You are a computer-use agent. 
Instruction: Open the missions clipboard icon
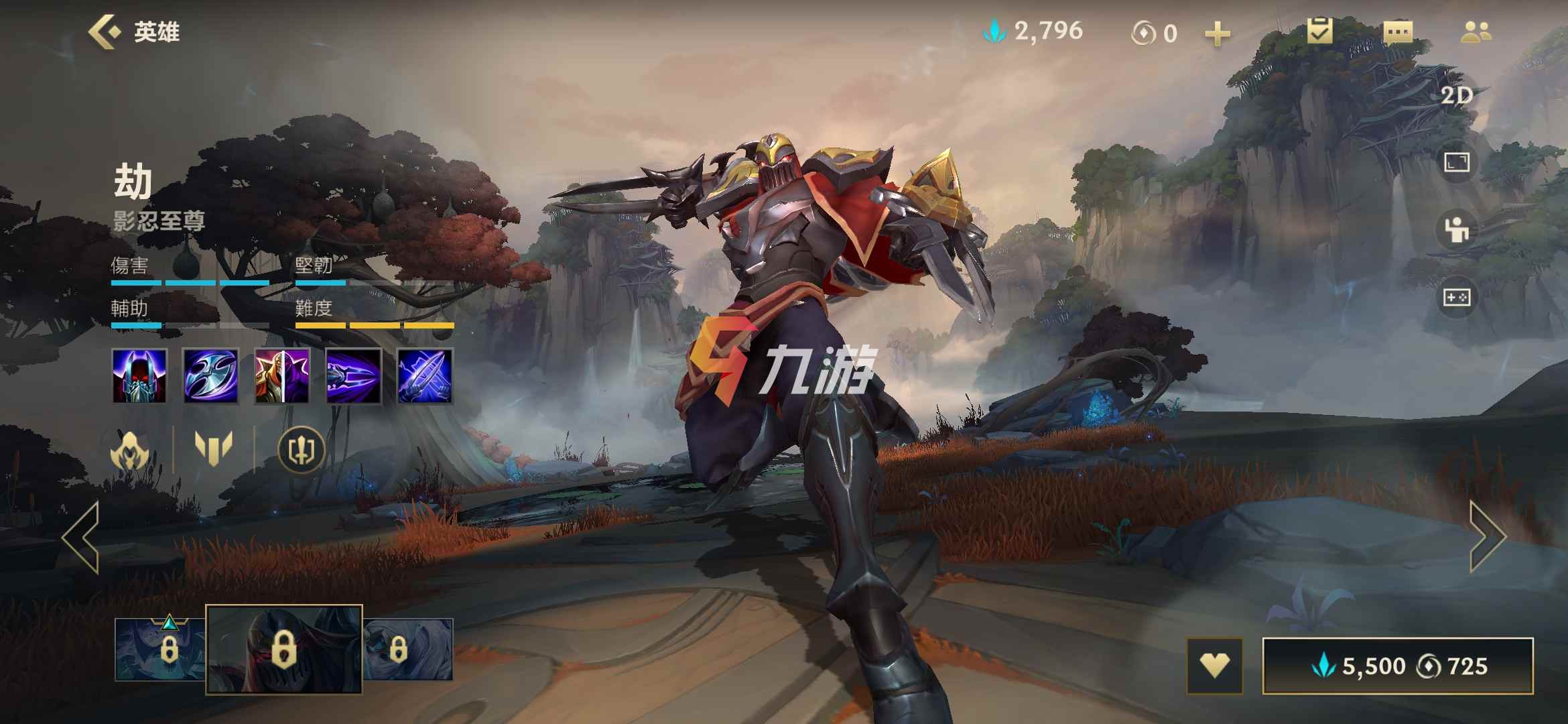(x=1319, y=32)
